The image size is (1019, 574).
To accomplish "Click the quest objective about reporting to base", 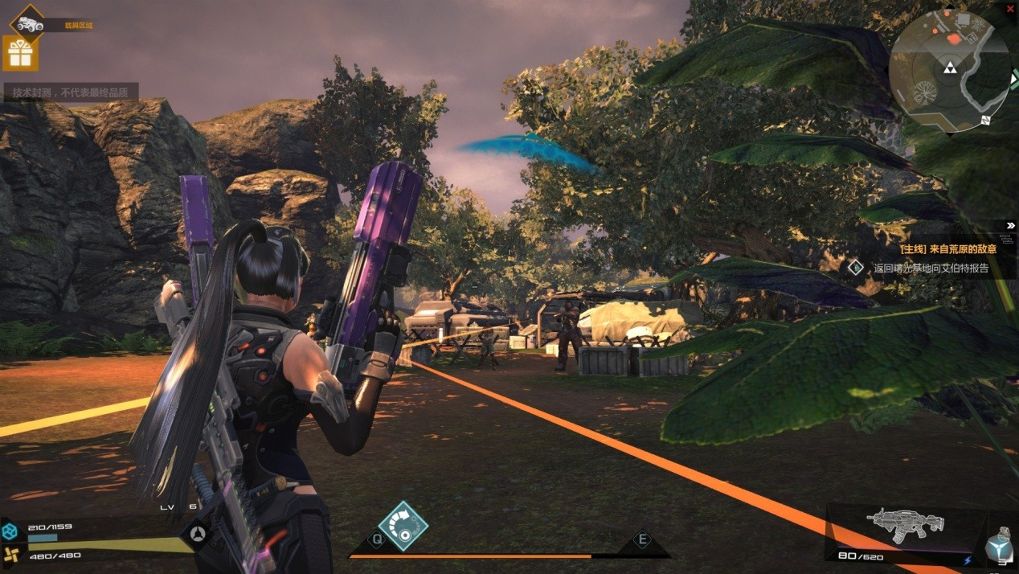I will pos(930,268).
